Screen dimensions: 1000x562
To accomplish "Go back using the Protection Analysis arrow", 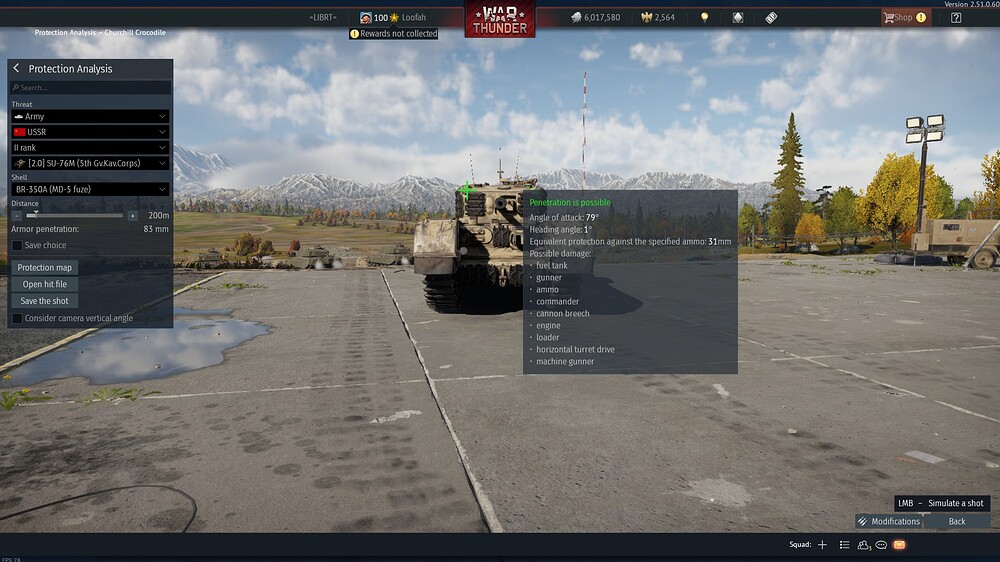I will [x=17, y=68].
